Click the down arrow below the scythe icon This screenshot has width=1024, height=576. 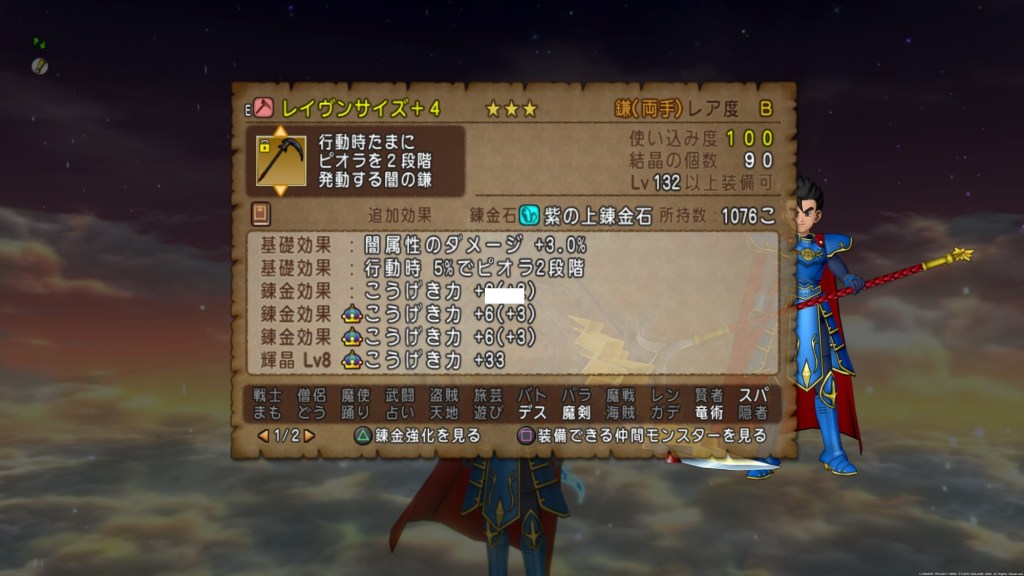(x=281, y=190)
